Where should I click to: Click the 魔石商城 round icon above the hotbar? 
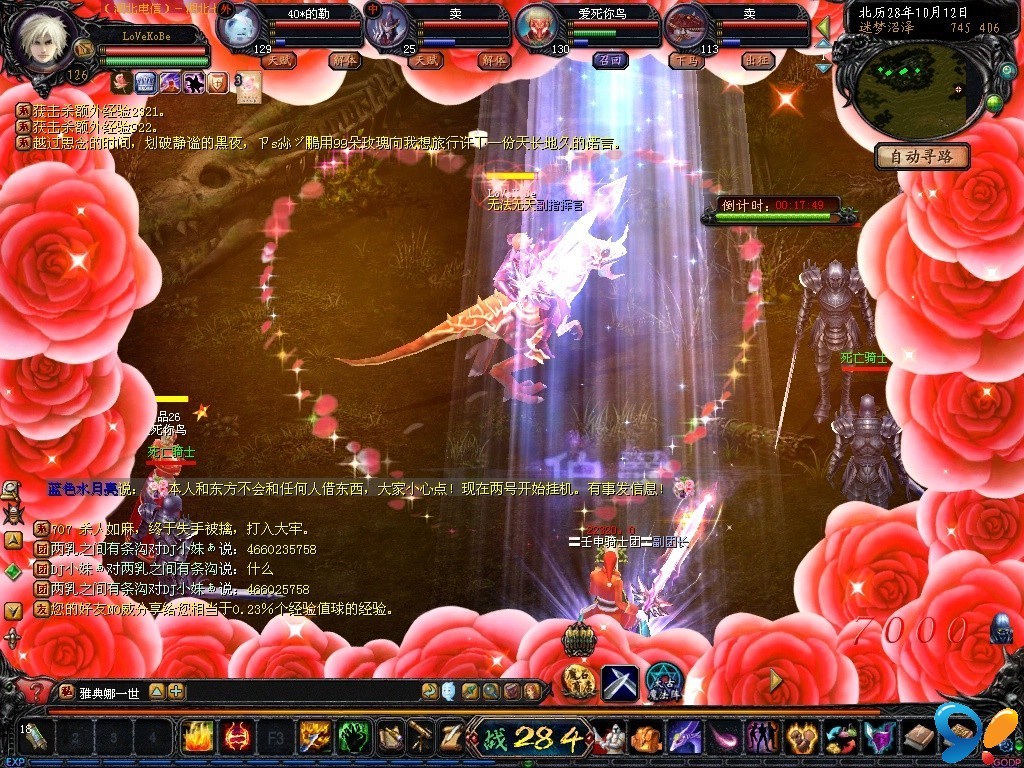(x=578, y=680)
